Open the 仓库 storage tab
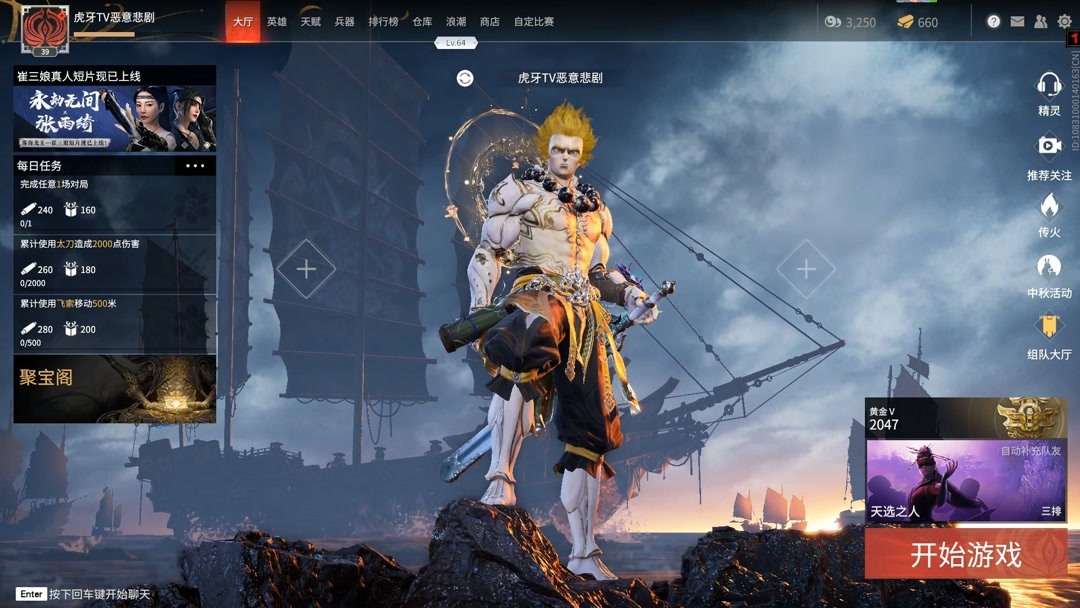 (422, 22)
